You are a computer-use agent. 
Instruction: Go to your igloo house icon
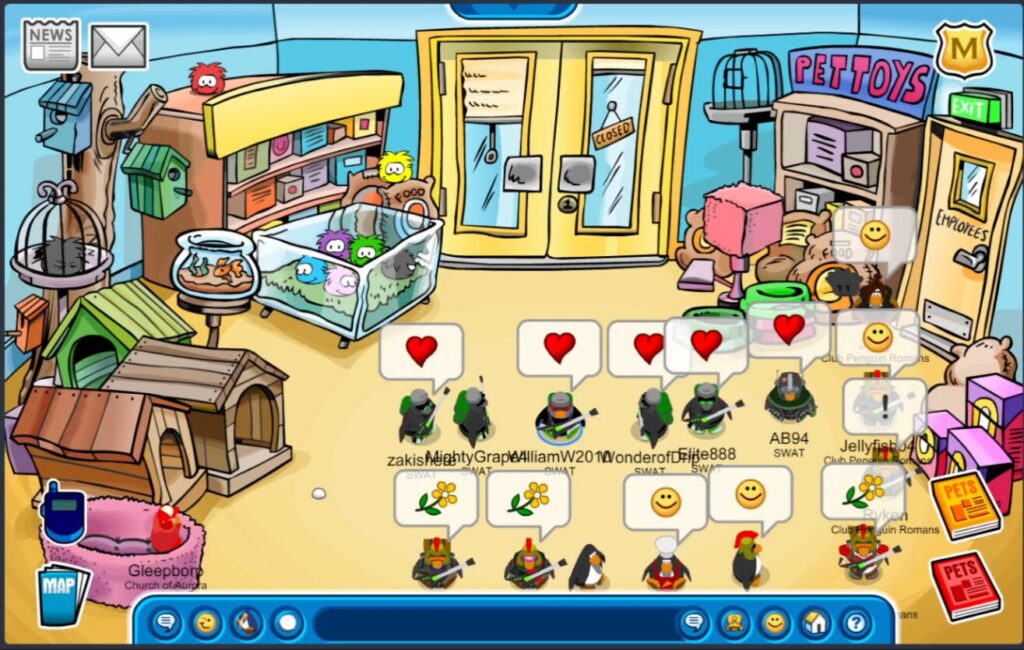pos(816,624)
